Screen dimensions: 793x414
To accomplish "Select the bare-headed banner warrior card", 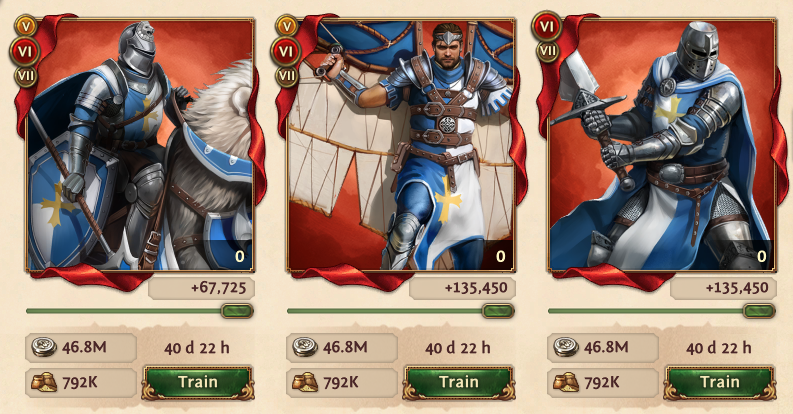I will (x=400, y=150).
